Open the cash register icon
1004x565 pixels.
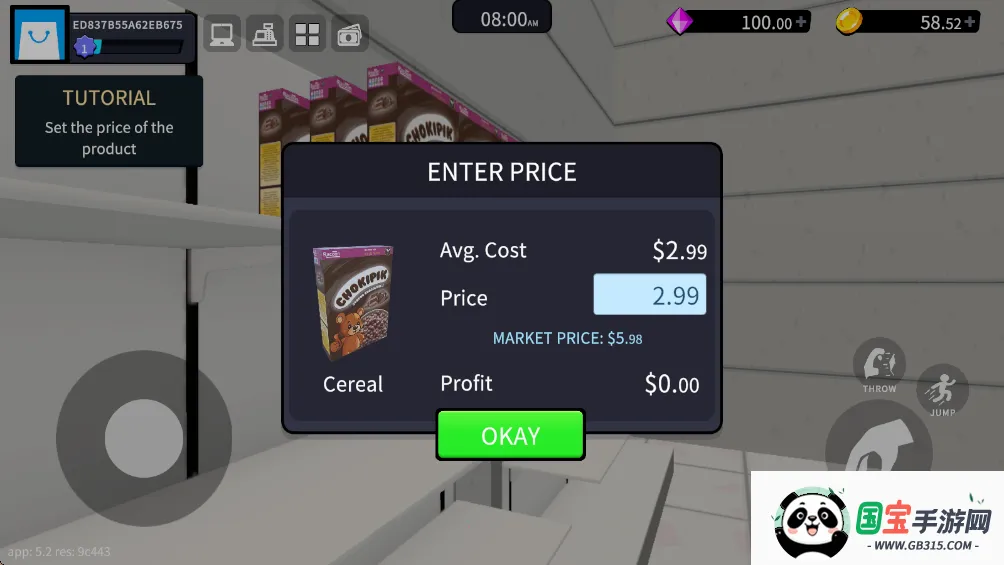(265, 35)
